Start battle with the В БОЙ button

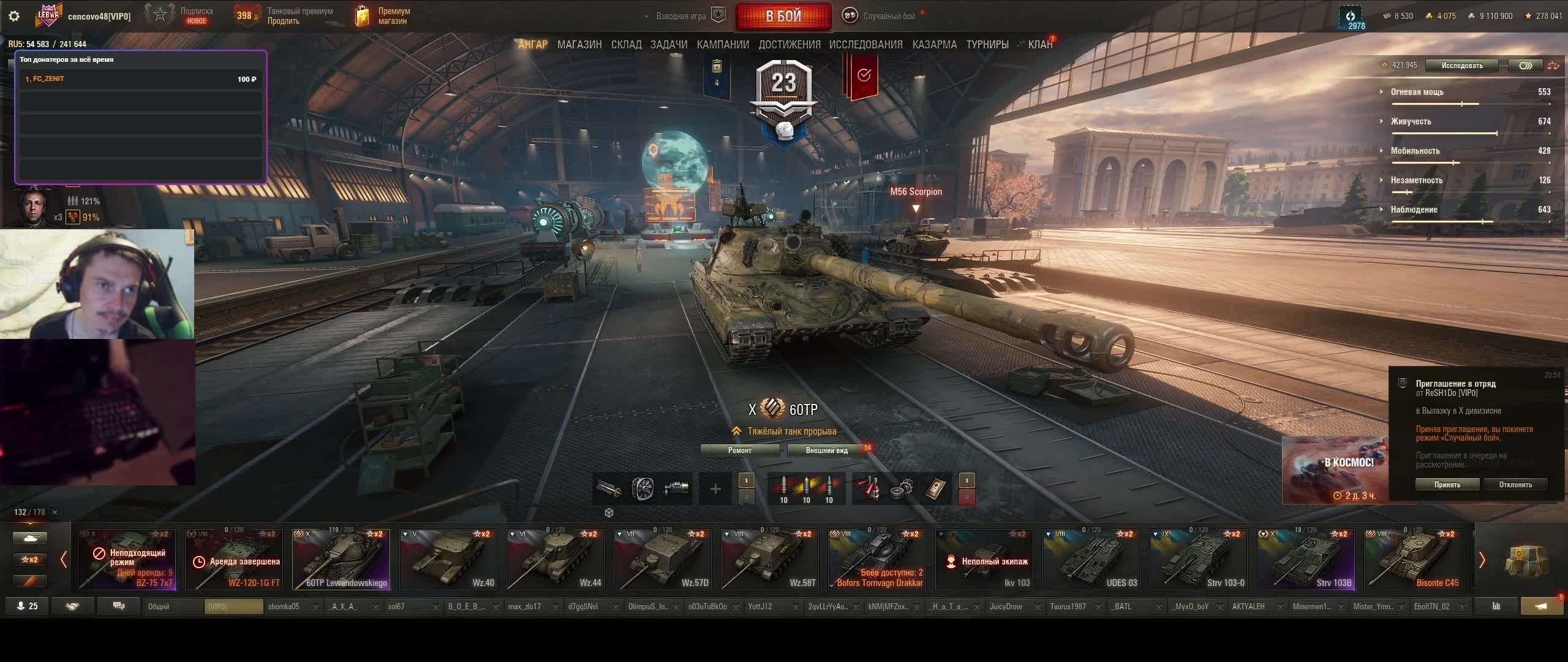[783, 16]
